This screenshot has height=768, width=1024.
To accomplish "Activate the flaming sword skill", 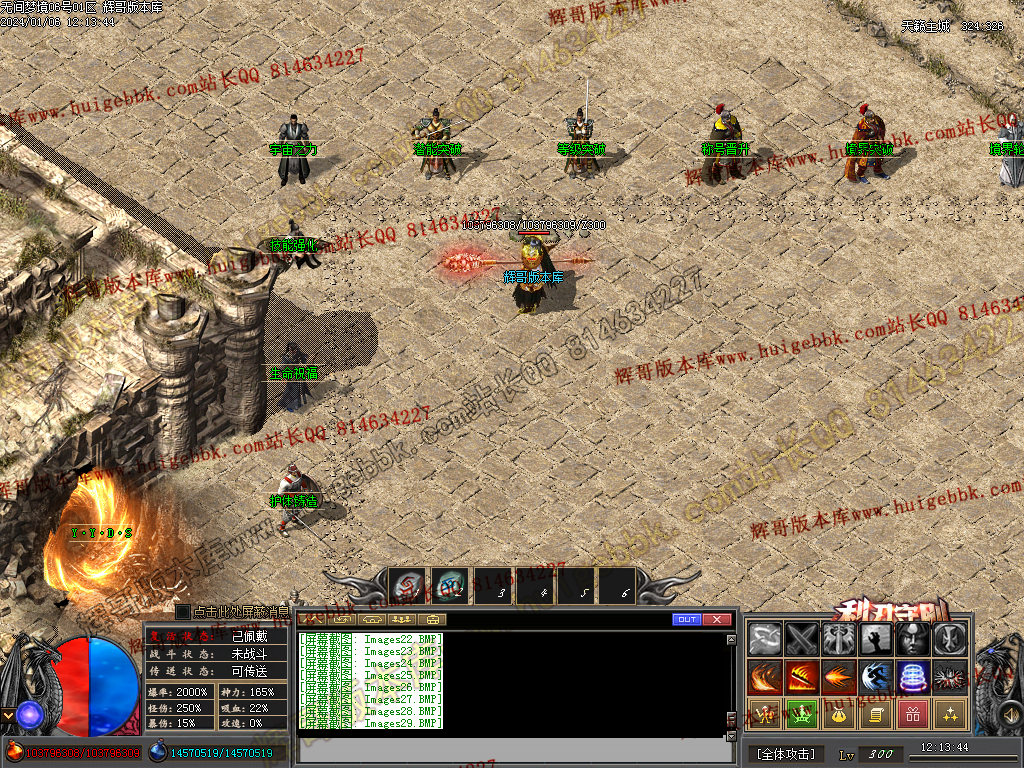I will tap(801, 677).
